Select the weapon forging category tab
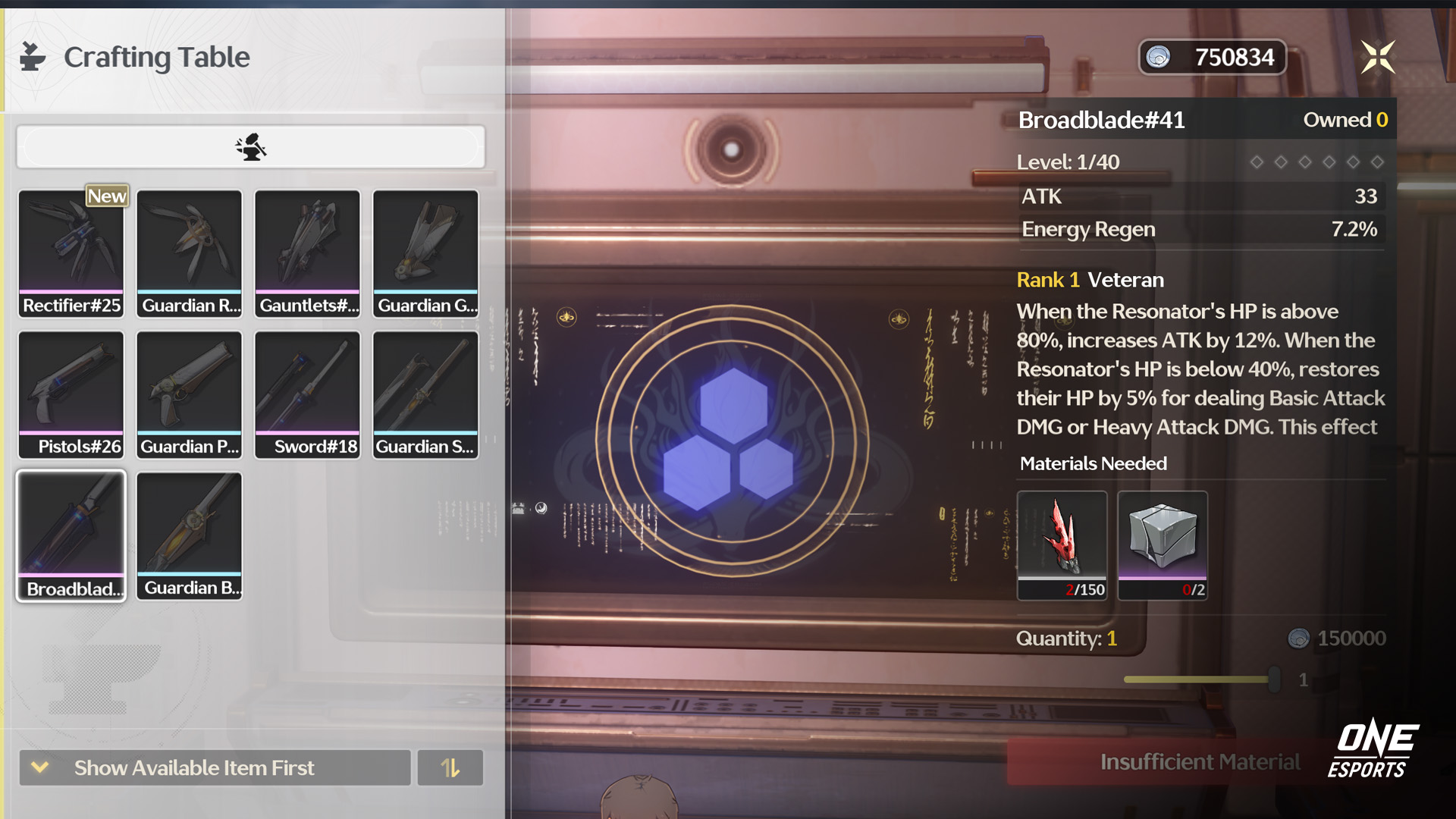The width and height of the screenshot is (1456, 819). click(251, 146)
